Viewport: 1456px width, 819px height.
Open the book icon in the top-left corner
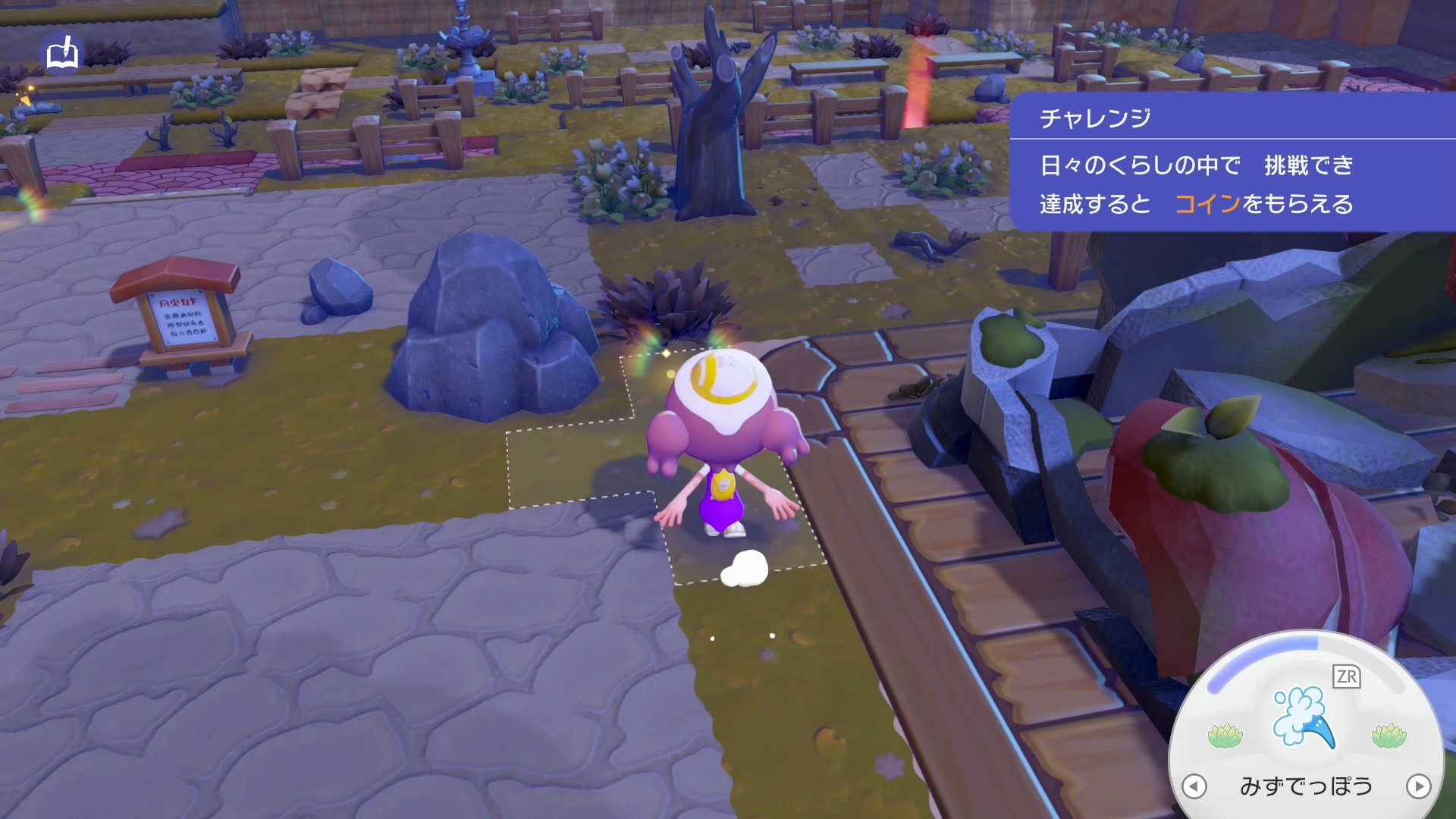(62, 55)
